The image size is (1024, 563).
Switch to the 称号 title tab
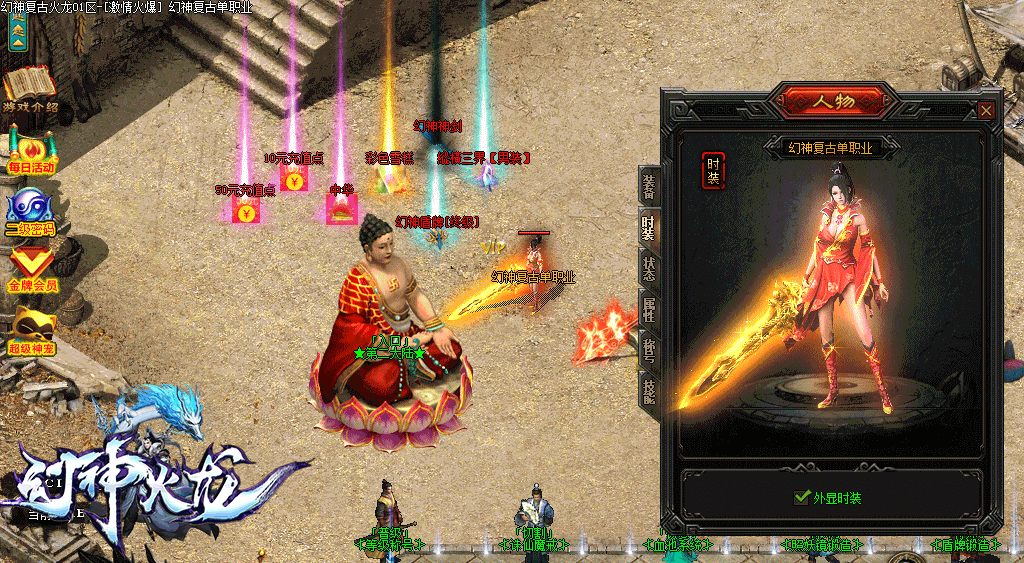[649, 348]
